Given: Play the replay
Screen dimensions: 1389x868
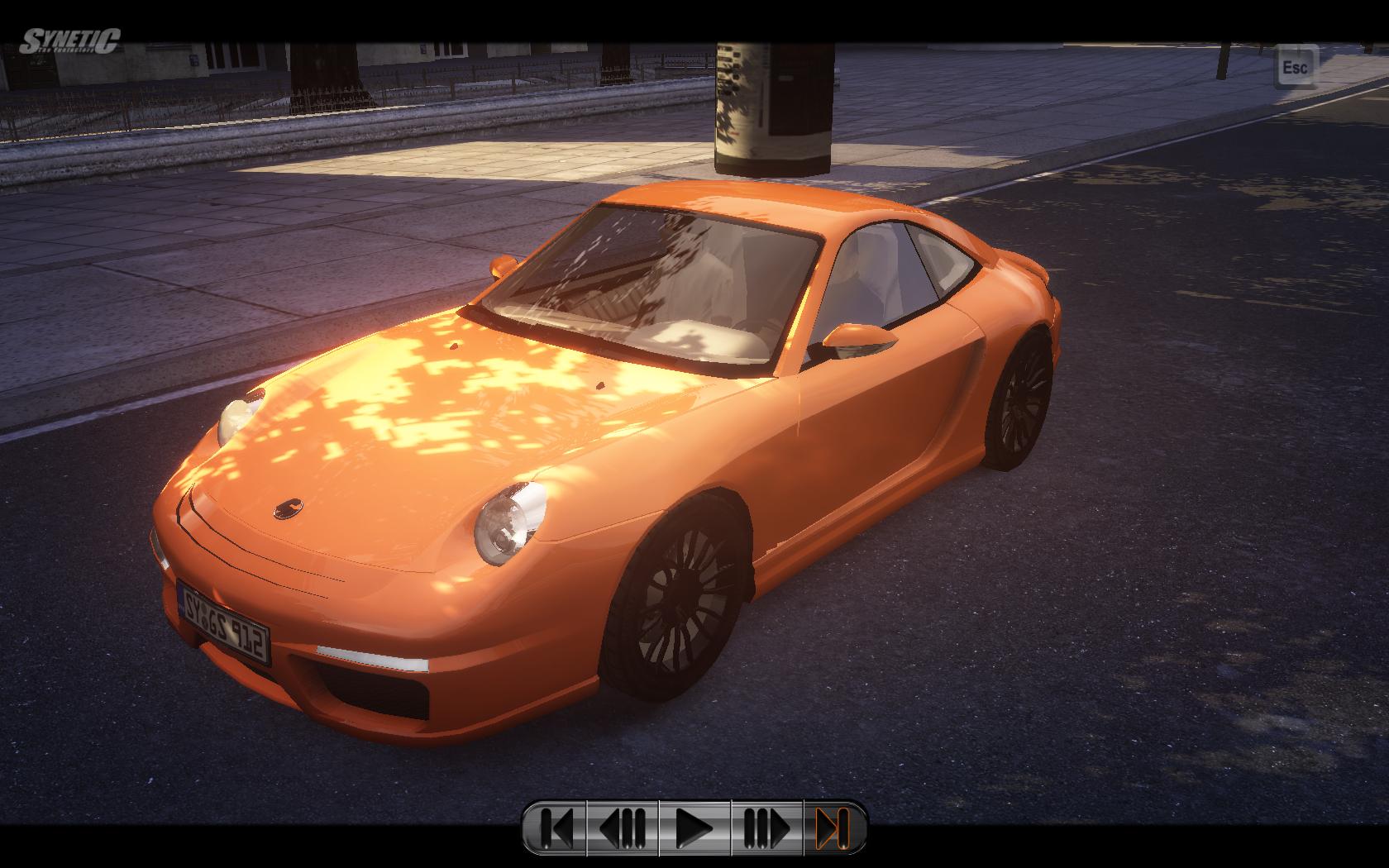Looking at the screenshot, I should [x=694, y=827].
